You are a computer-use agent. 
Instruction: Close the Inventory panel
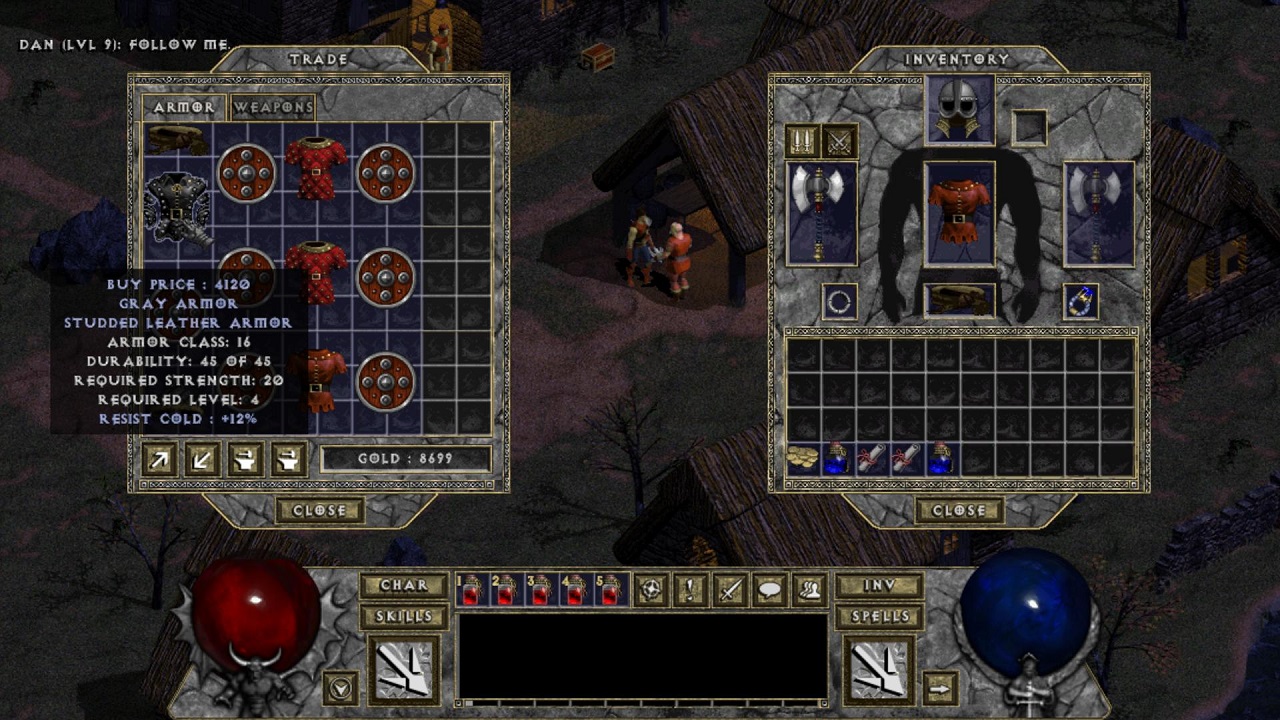coord(959,510)
